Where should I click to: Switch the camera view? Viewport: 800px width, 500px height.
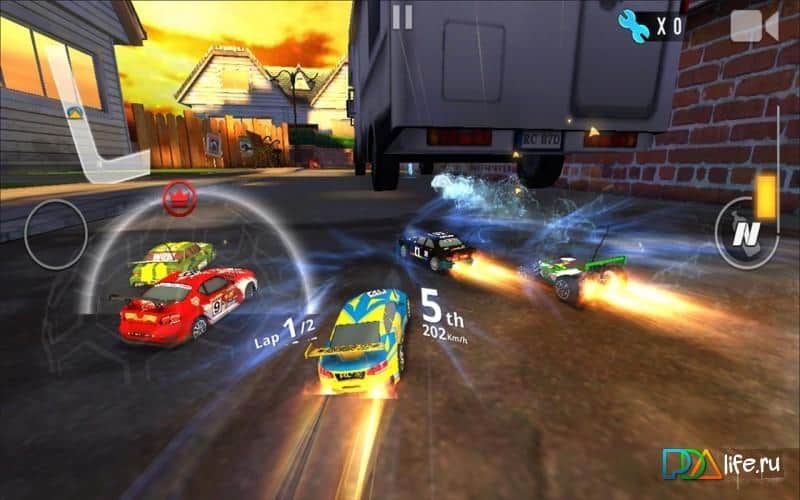(753, 25)
